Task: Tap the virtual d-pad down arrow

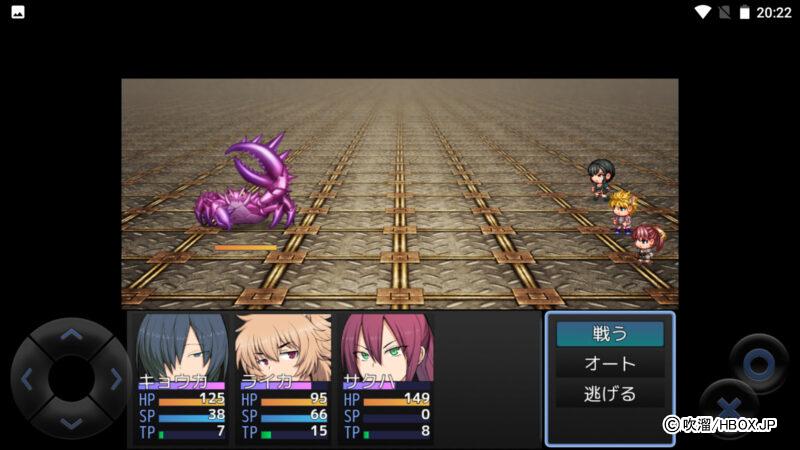Action: 70,422
